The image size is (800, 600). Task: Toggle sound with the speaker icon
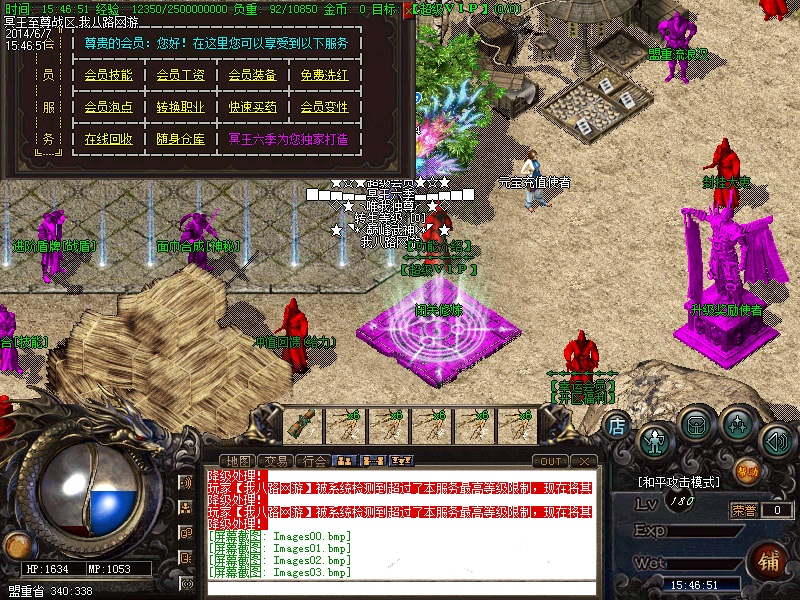pyautogui.click(x=776, y=439)
